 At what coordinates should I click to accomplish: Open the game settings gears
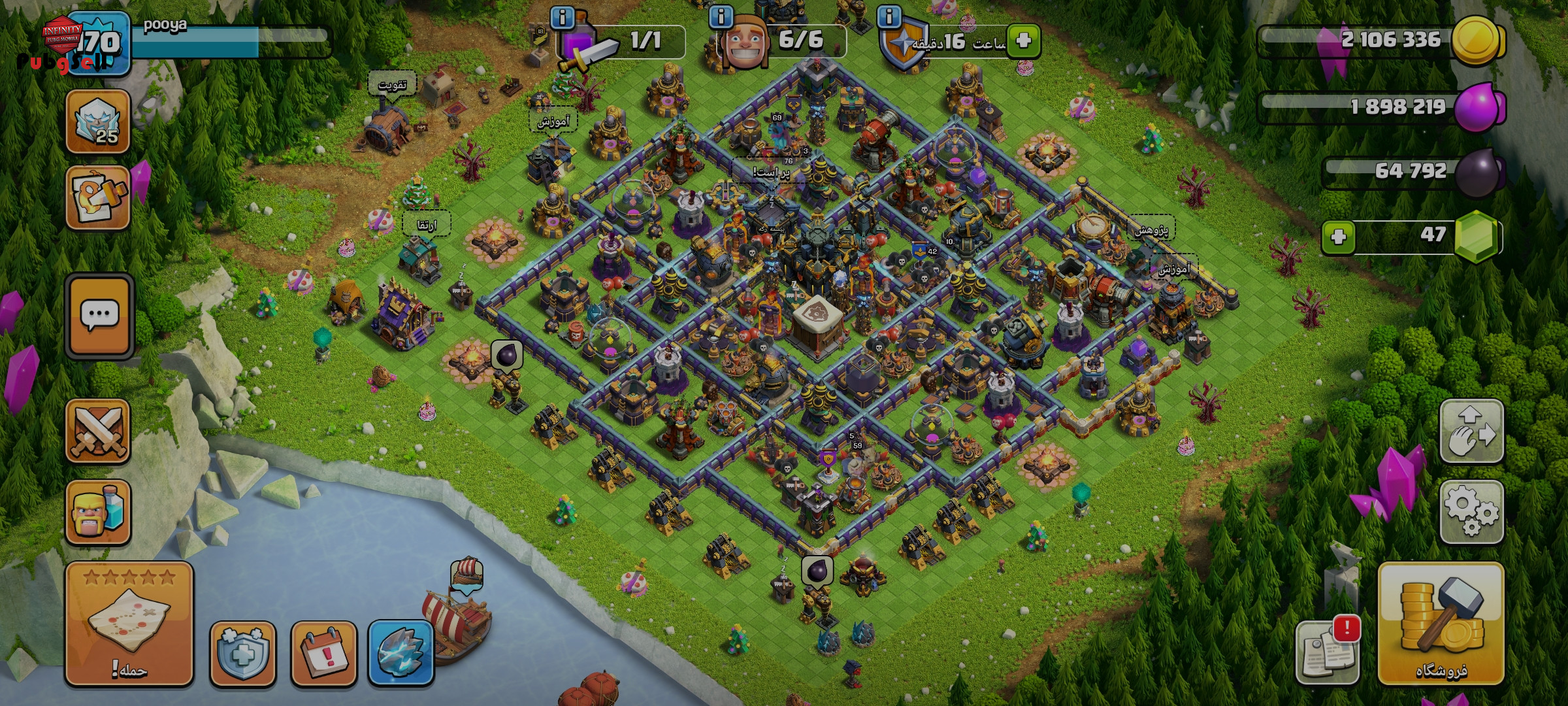pos(1471,512)
